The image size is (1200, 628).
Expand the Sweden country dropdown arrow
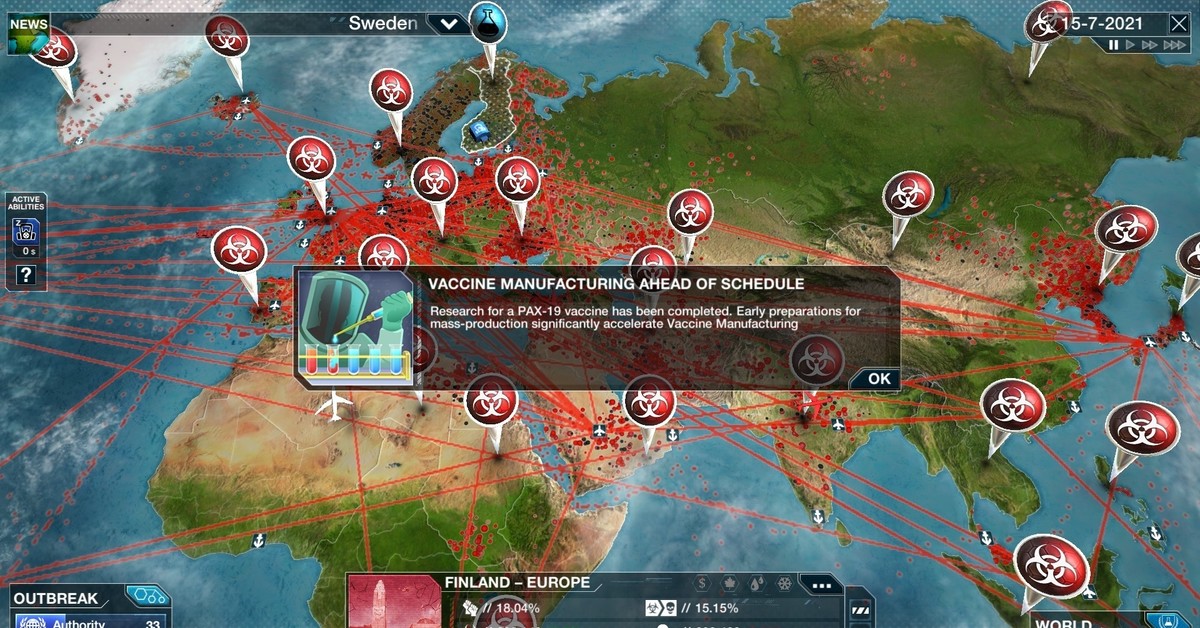click(x=447, y=24)
